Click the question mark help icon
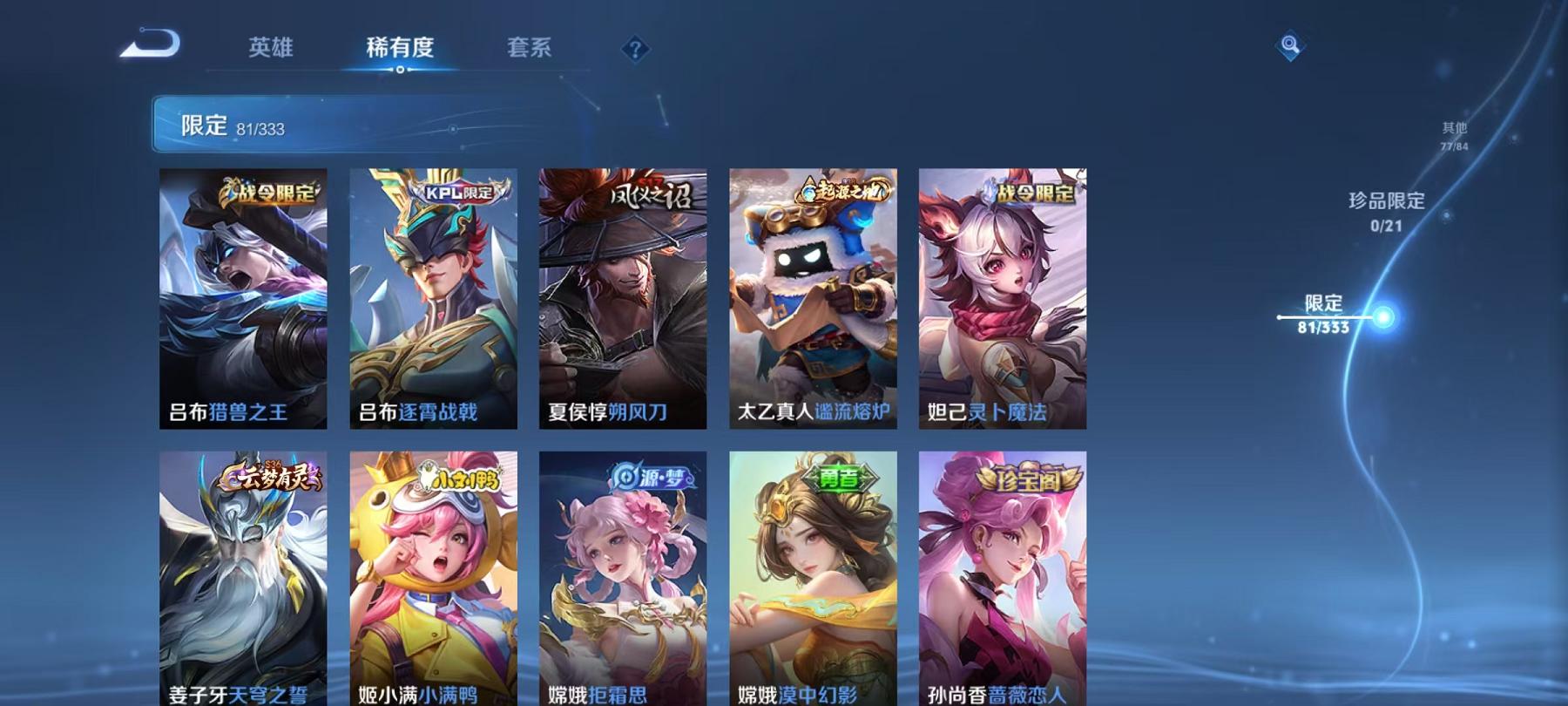Image resolution: width=1568 pixels, height=706 pixels. [635, 50]
